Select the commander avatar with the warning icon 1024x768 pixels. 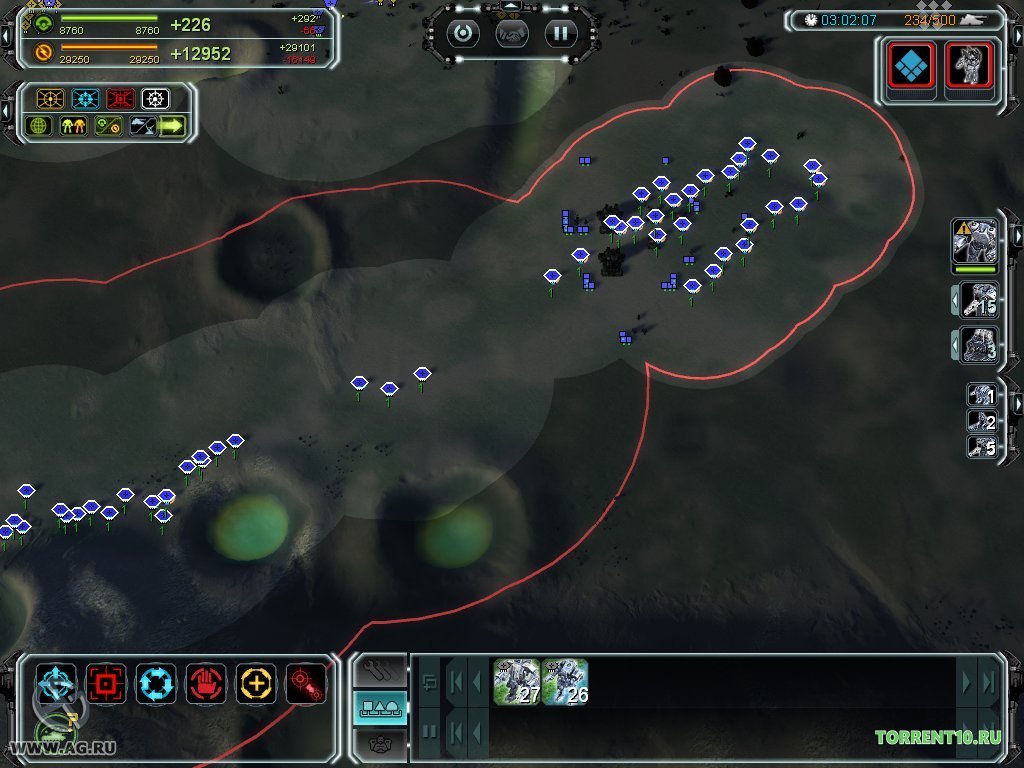click(975, 242)
